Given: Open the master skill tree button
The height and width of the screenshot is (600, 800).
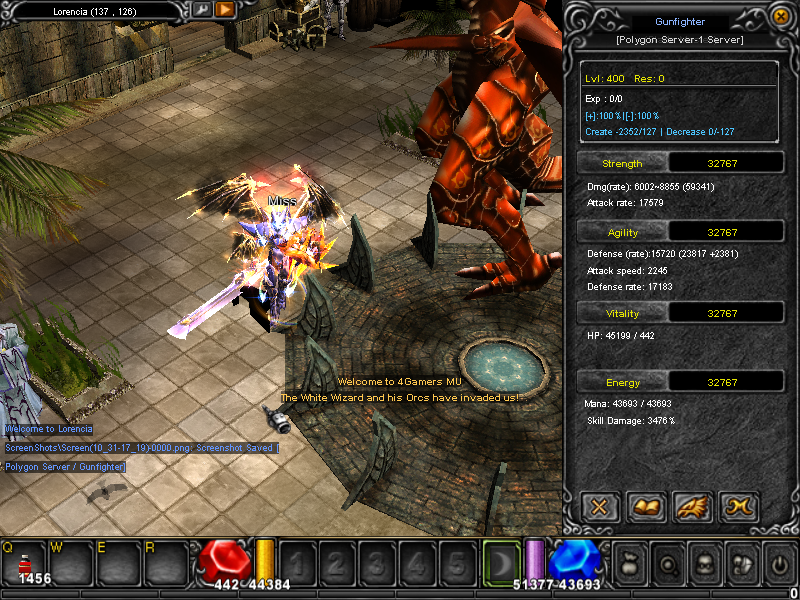Looking at the screenshot, I should [737, 506].
